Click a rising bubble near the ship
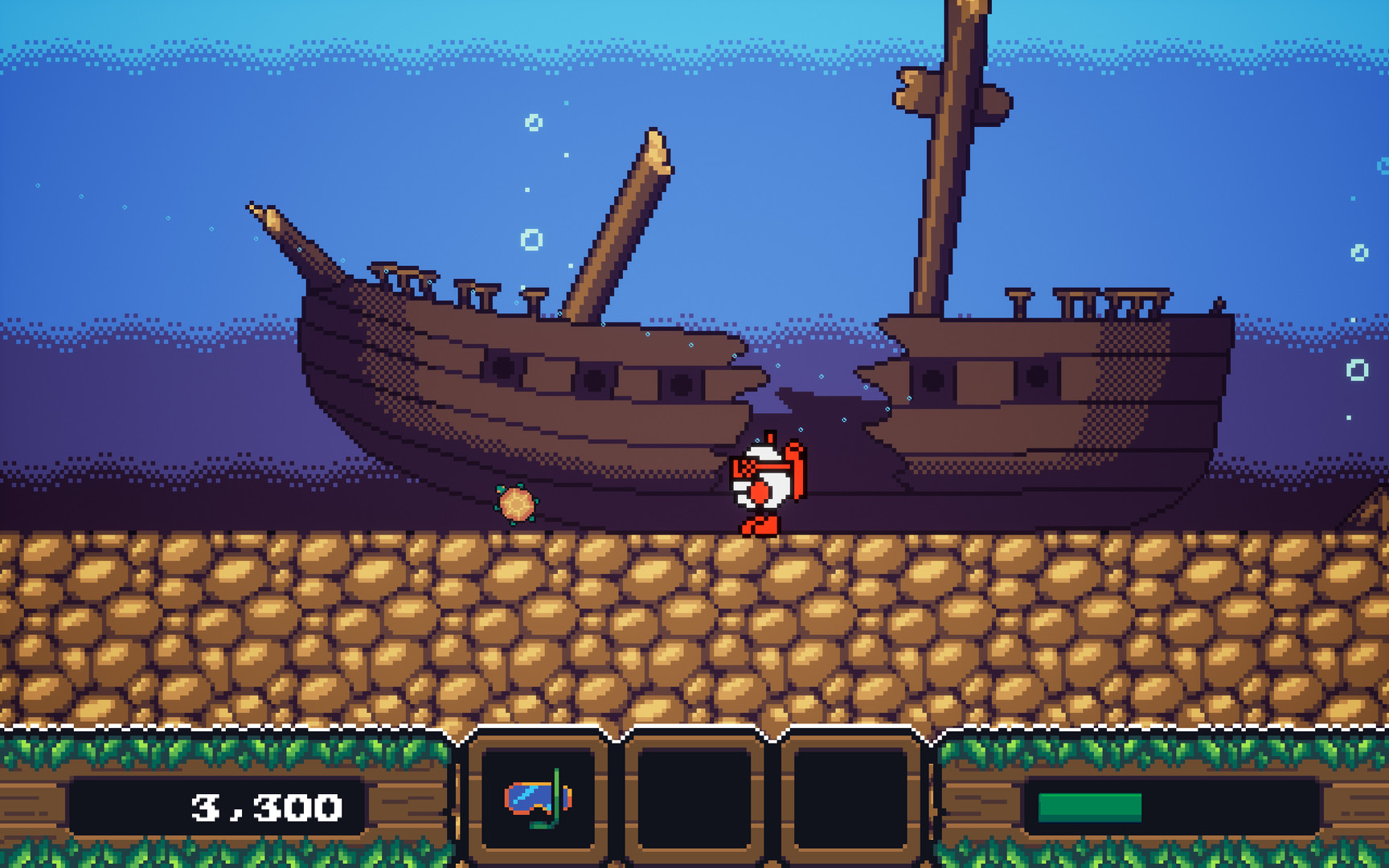The image size is (1389, 868). coord(531,240)
